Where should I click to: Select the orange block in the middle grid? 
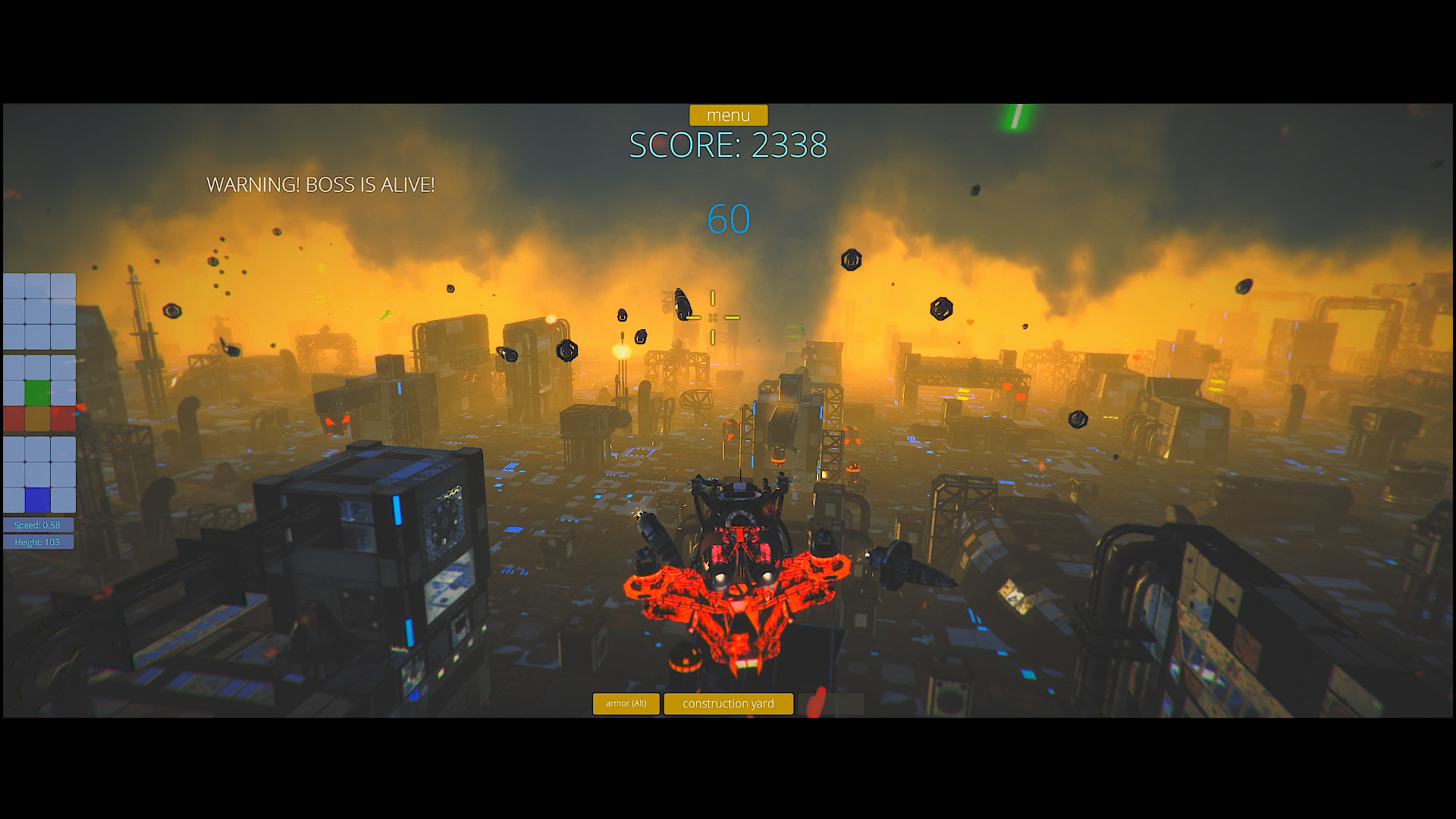coord(37,418)
